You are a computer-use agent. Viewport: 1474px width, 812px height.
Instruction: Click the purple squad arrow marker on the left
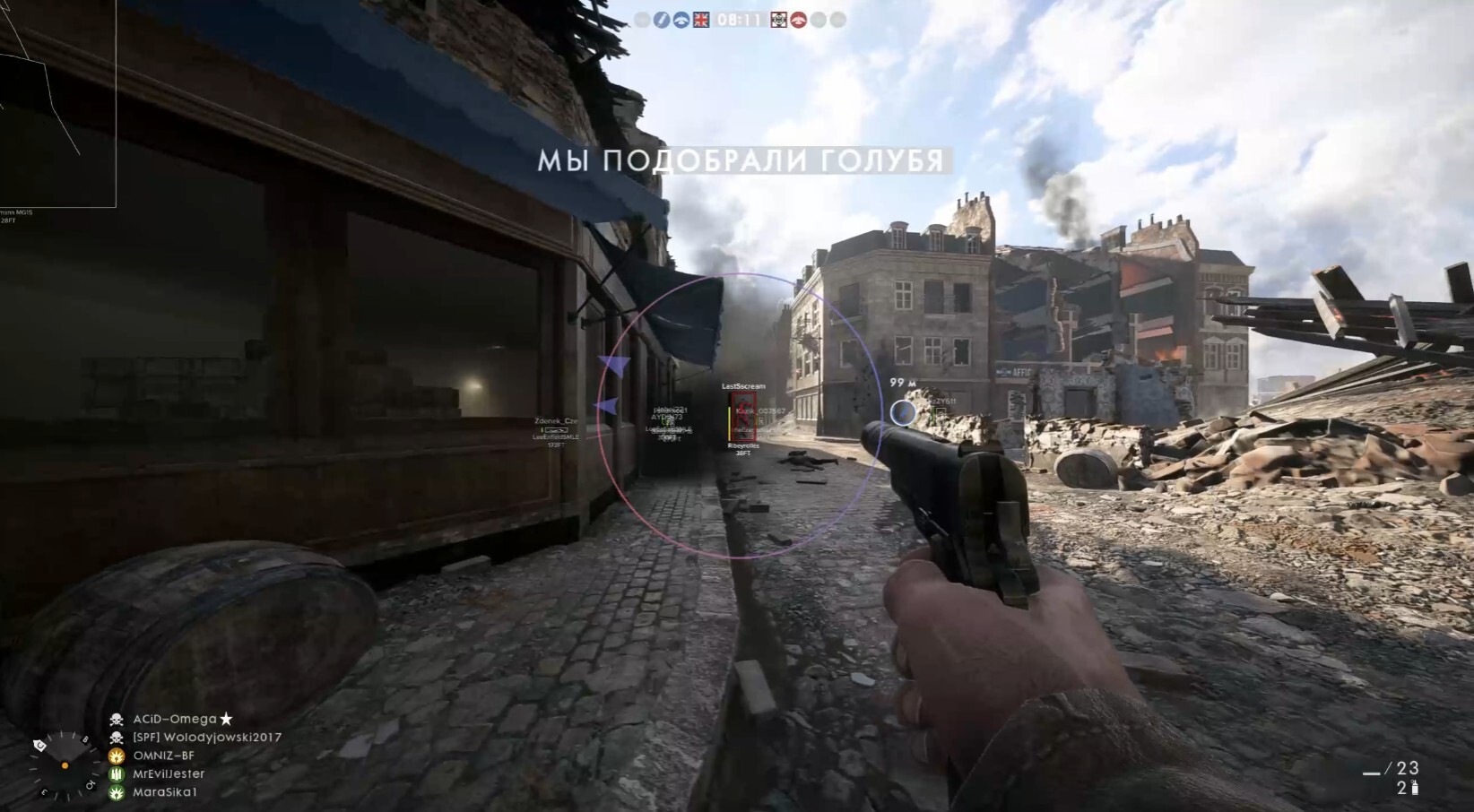pyautogui.click(x=612, y=362)
